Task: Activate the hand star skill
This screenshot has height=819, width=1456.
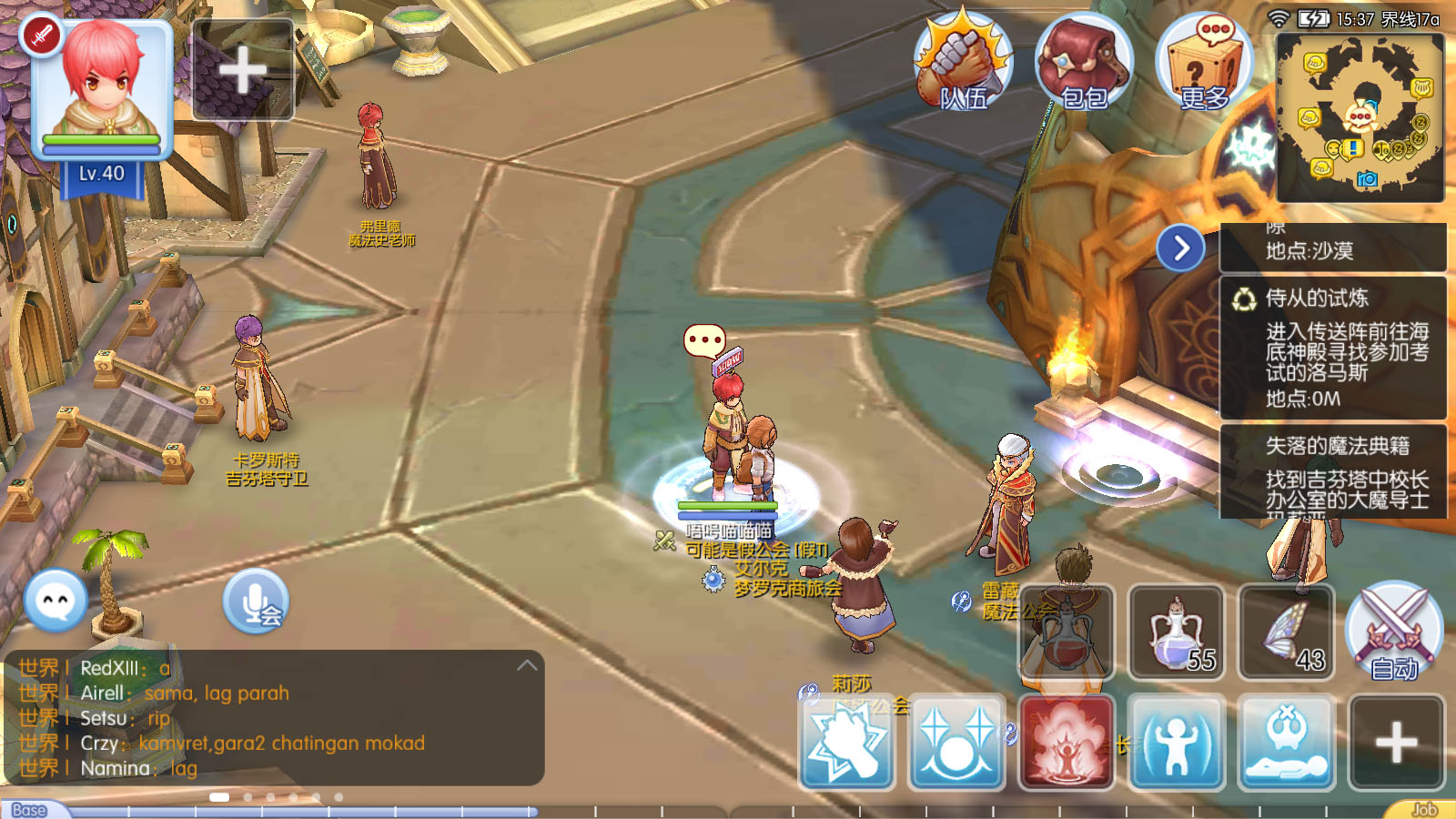Action: [847, 743]
